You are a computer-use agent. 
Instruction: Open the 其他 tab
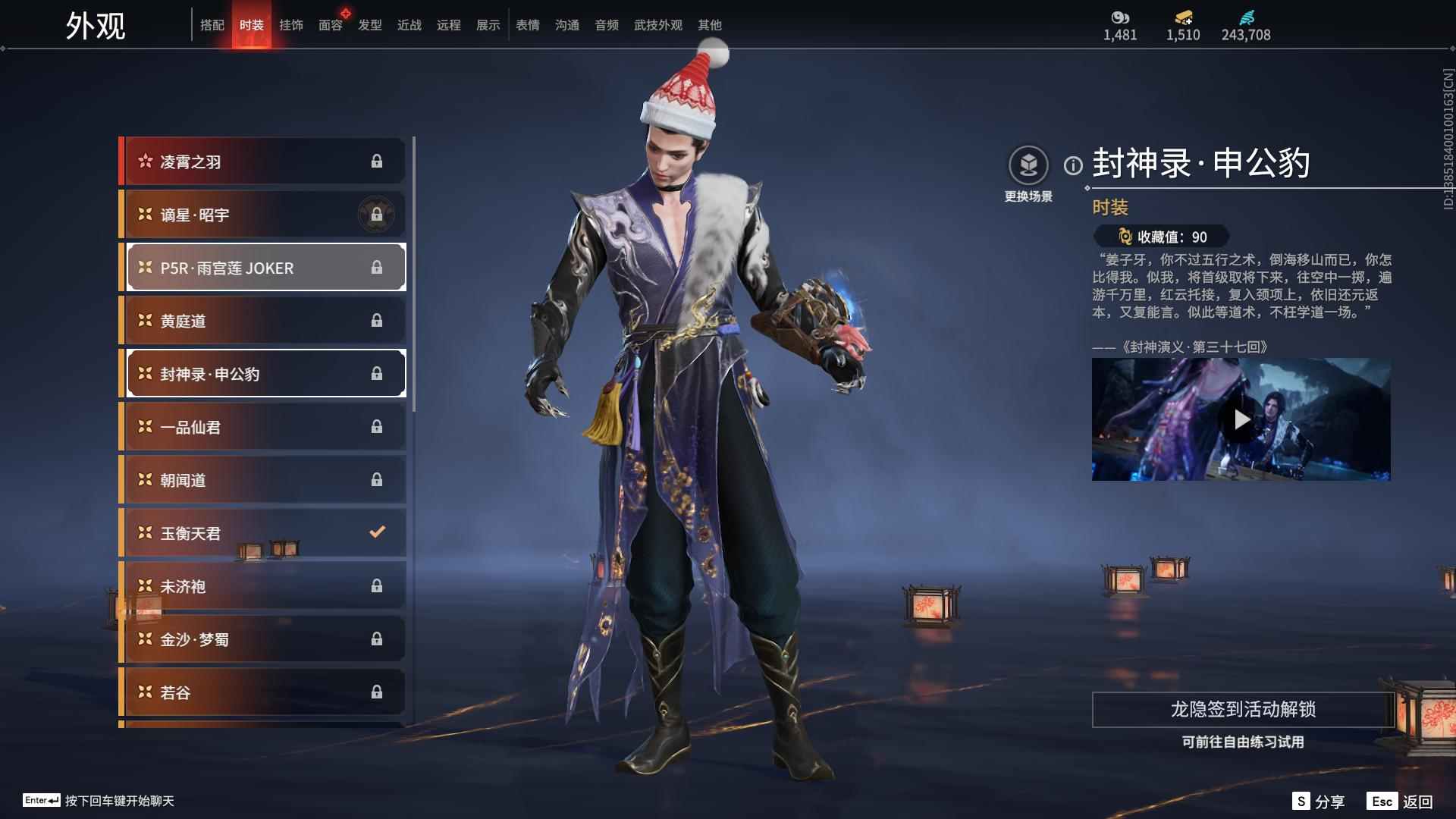point(709,25)
